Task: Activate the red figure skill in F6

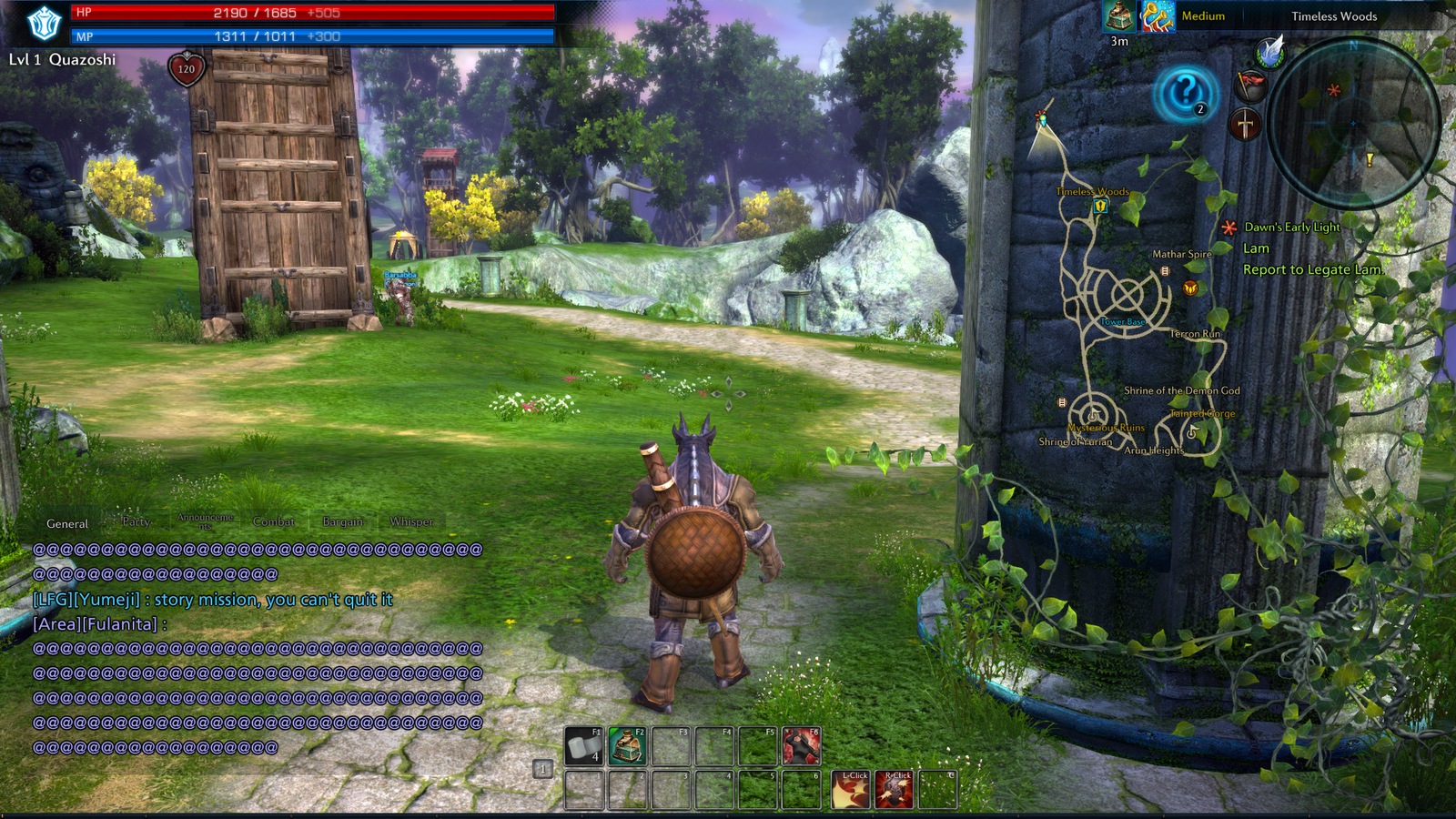Action: point(801,746)
